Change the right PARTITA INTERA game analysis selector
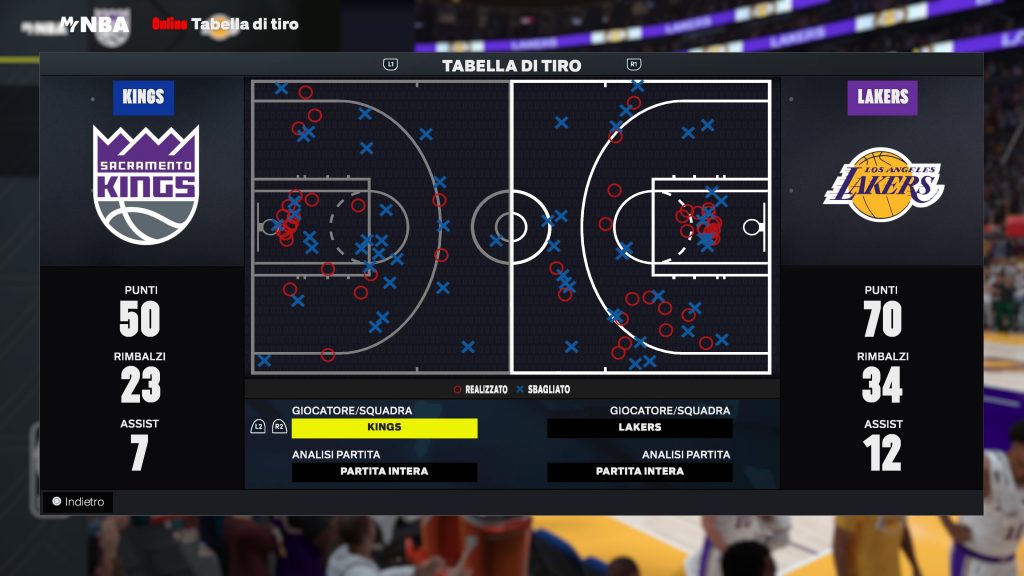The height and width of the screenshot is (576, 1024). point(640,472)
